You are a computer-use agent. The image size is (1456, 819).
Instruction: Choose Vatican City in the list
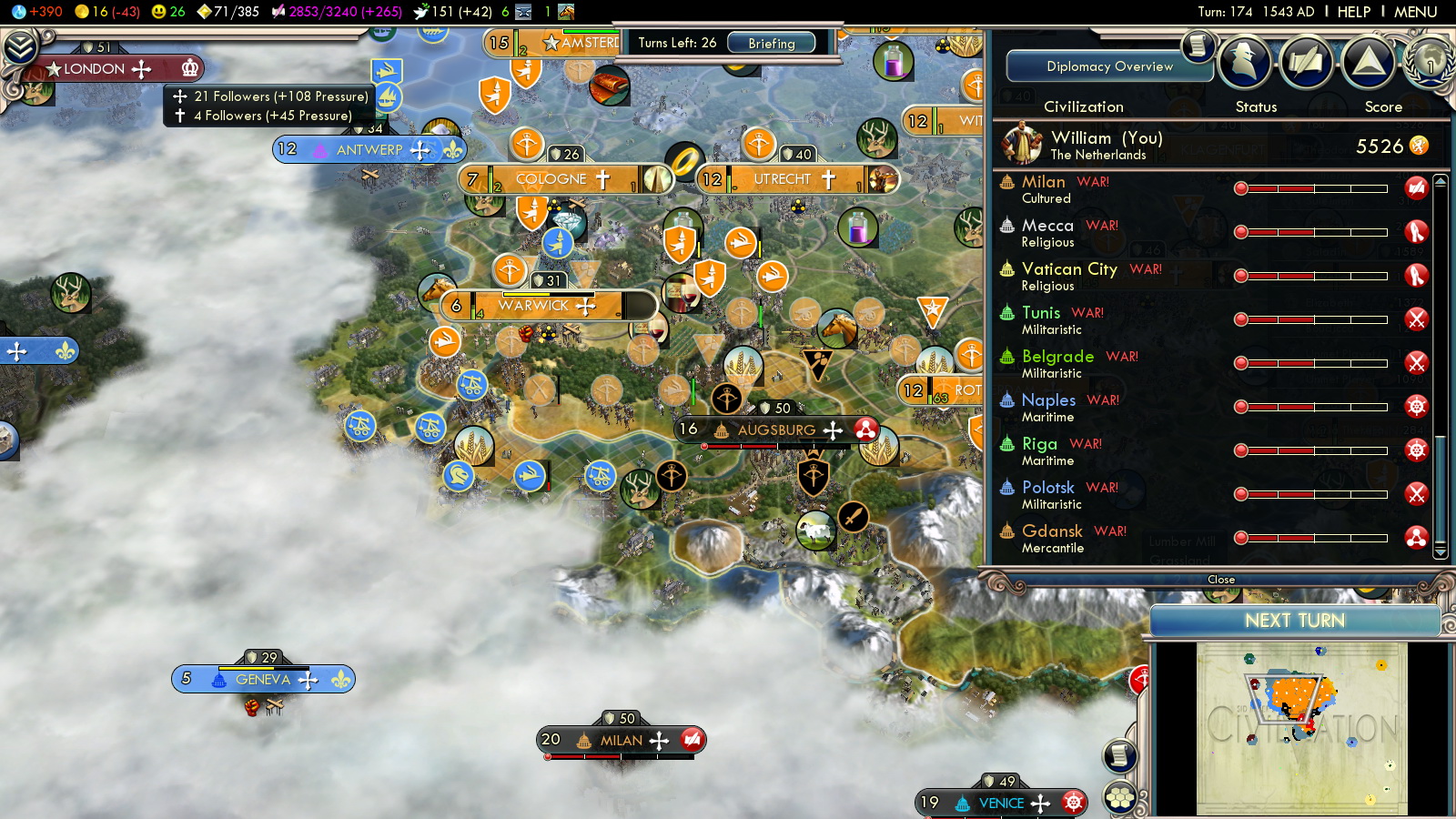1069,269
